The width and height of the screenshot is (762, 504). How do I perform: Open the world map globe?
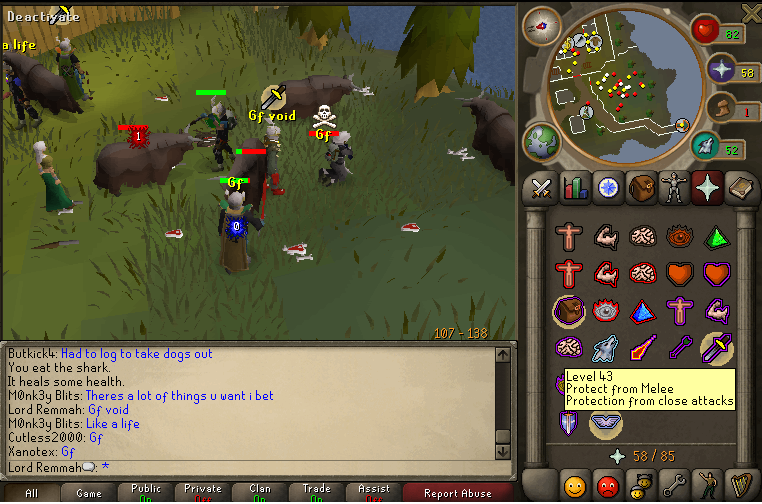tap(541, 140)
